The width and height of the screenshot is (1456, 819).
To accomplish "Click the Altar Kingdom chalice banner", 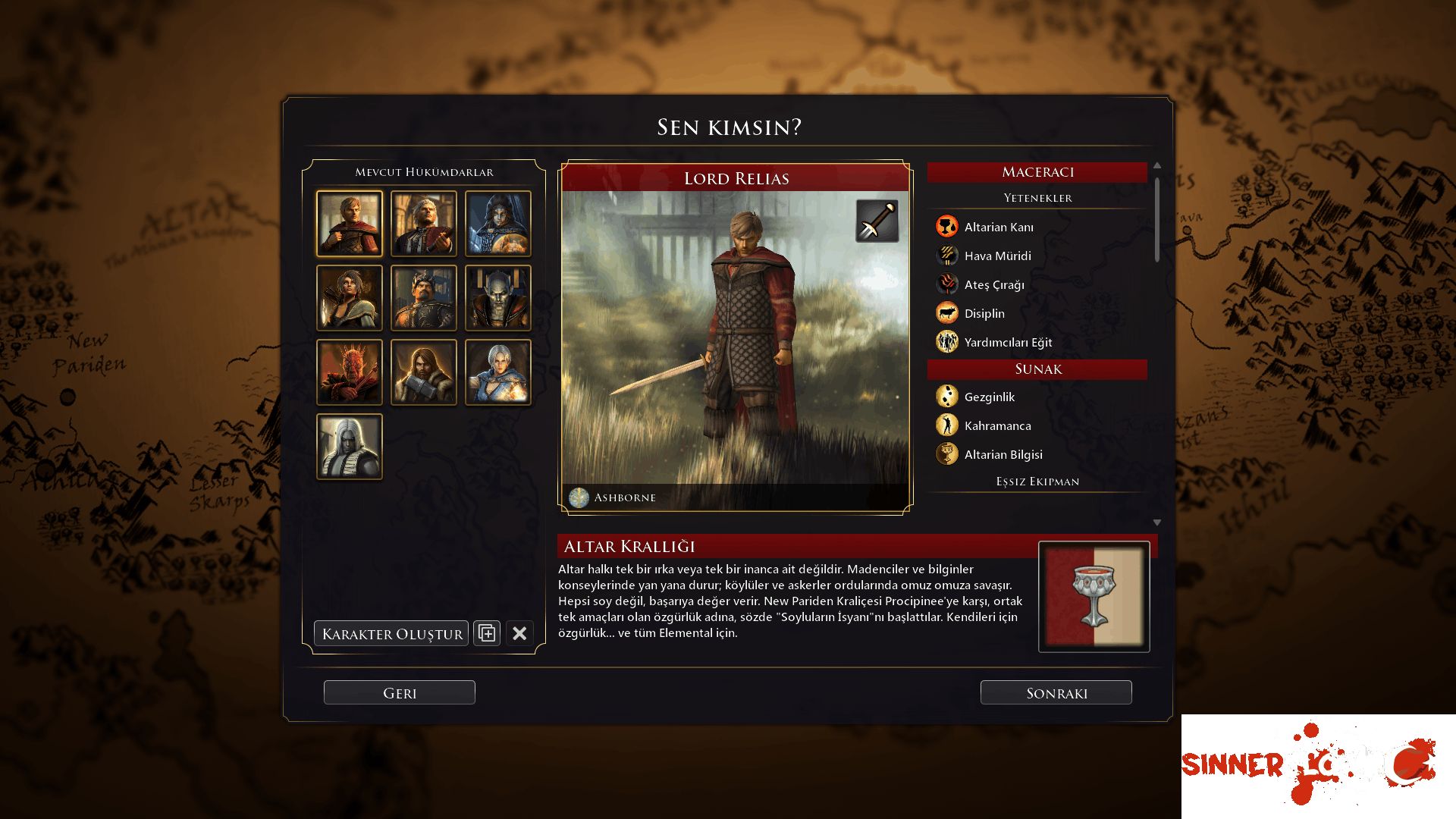I will point(1094,597).
